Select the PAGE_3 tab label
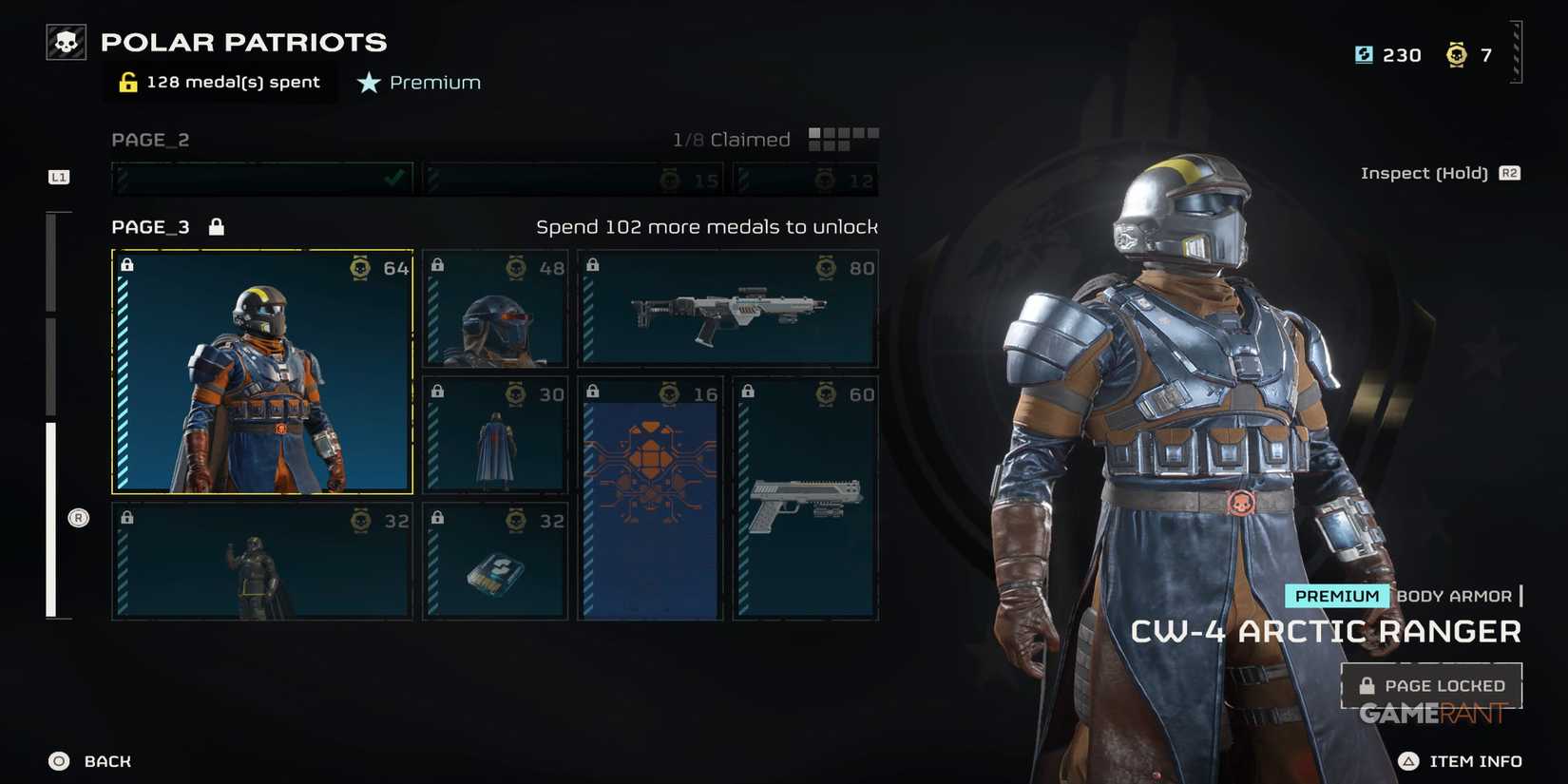This screenshot has width=1568, height=784. [x=149, y=226]
